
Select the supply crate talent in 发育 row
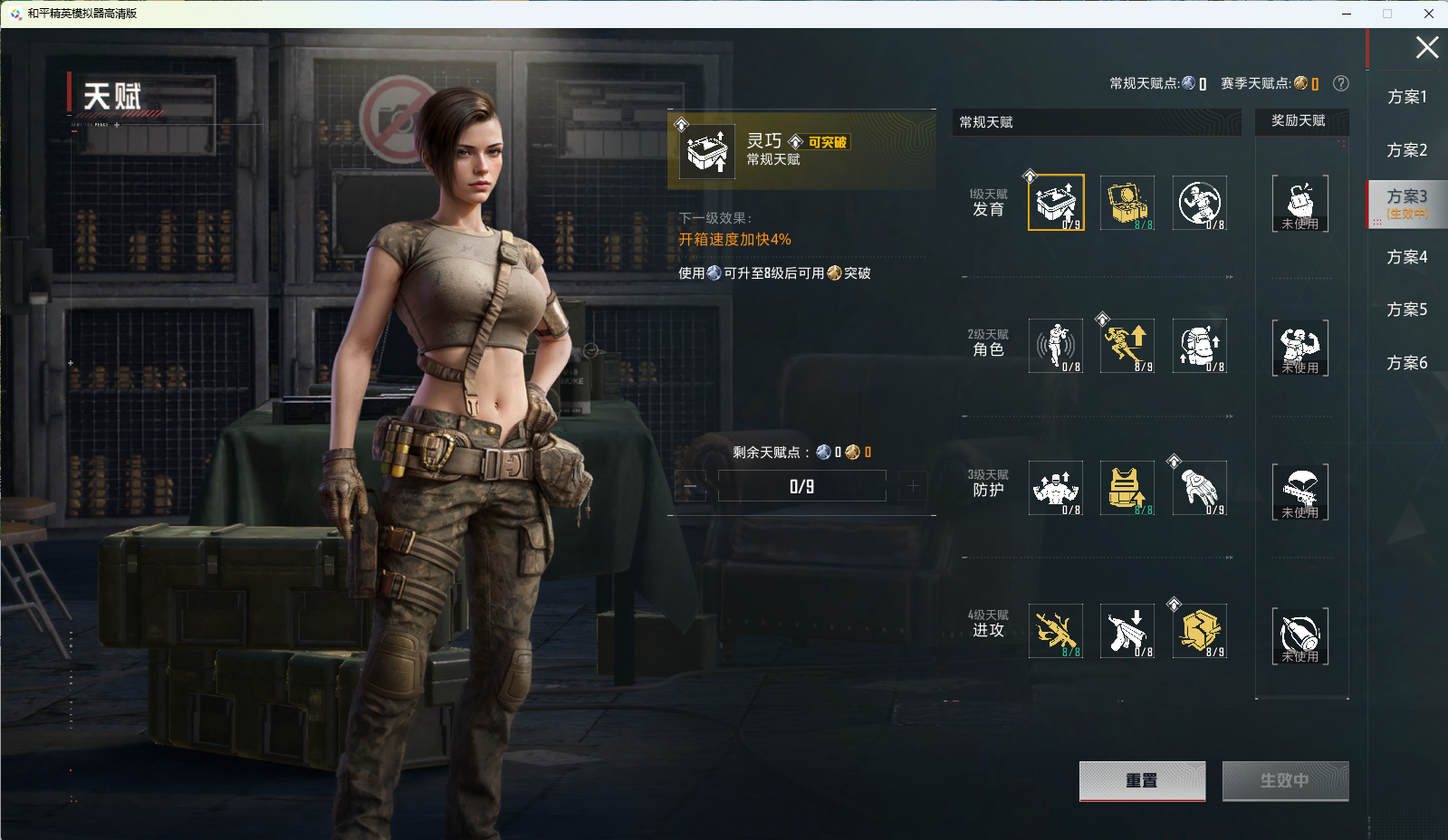[1056, 202]
